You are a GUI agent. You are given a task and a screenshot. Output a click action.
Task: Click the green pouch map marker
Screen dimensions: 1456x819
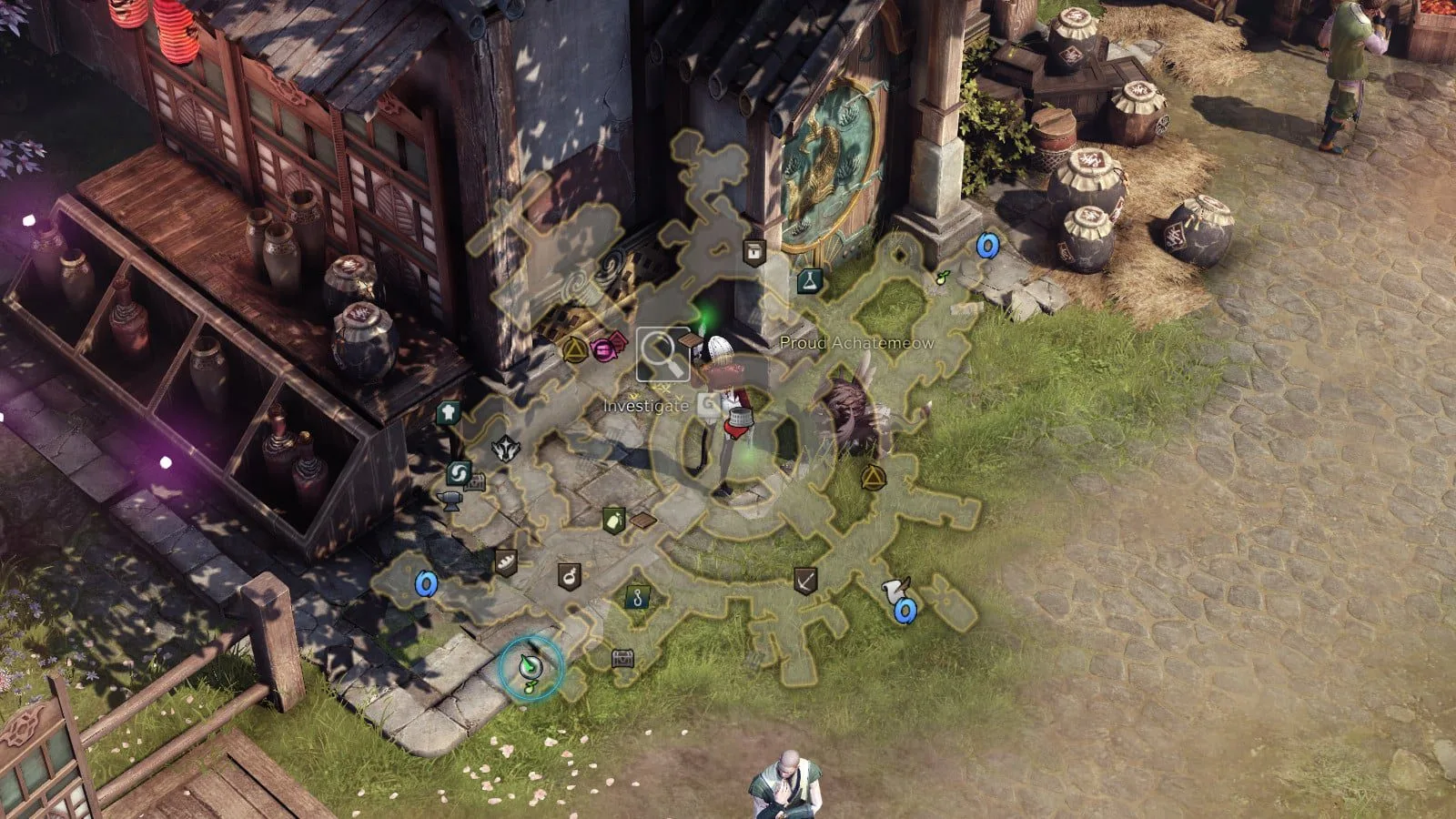click(x=613, y=521)
